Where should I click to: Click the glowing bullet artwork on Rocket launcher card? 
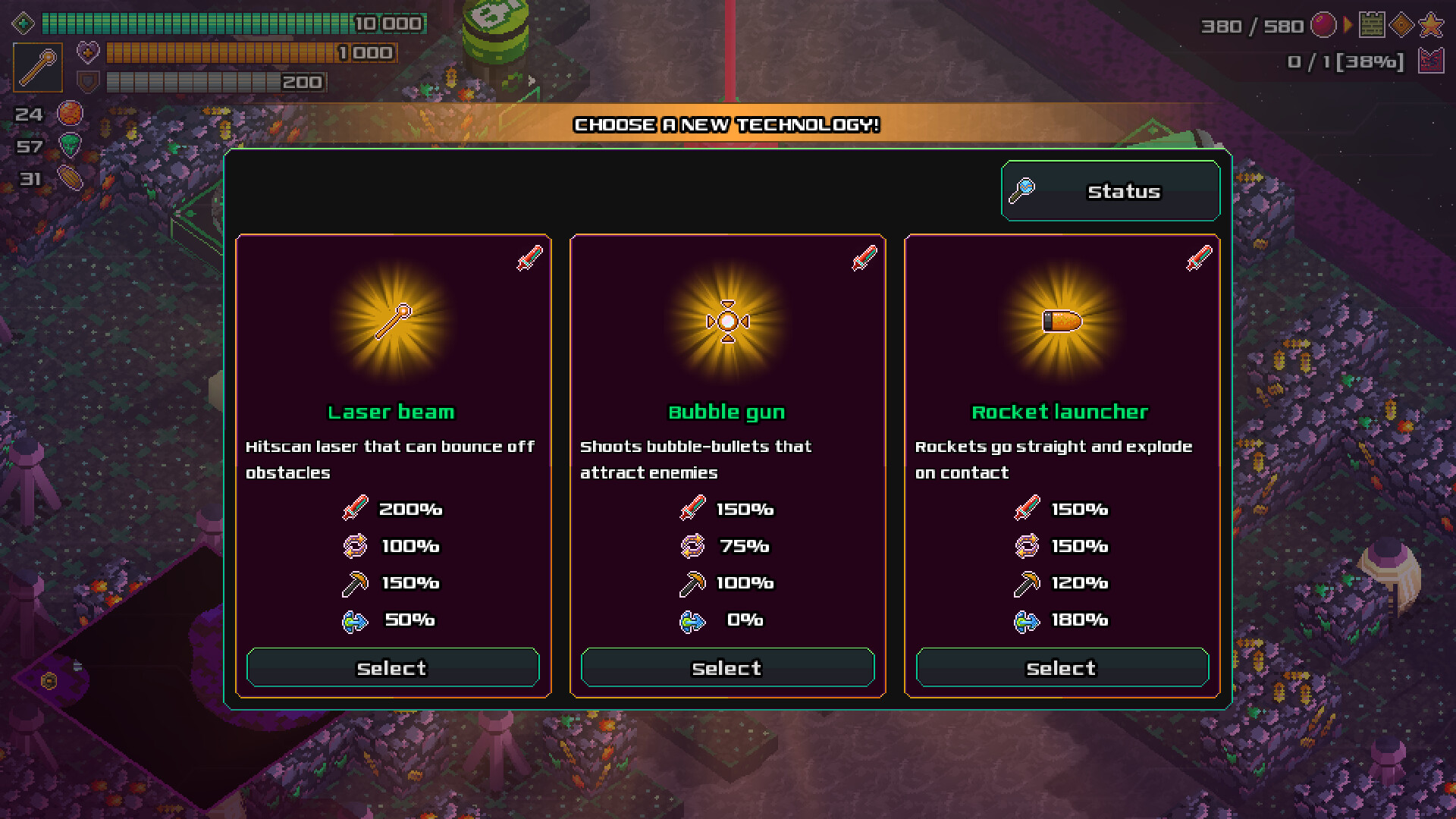(x=1062, y=319)
